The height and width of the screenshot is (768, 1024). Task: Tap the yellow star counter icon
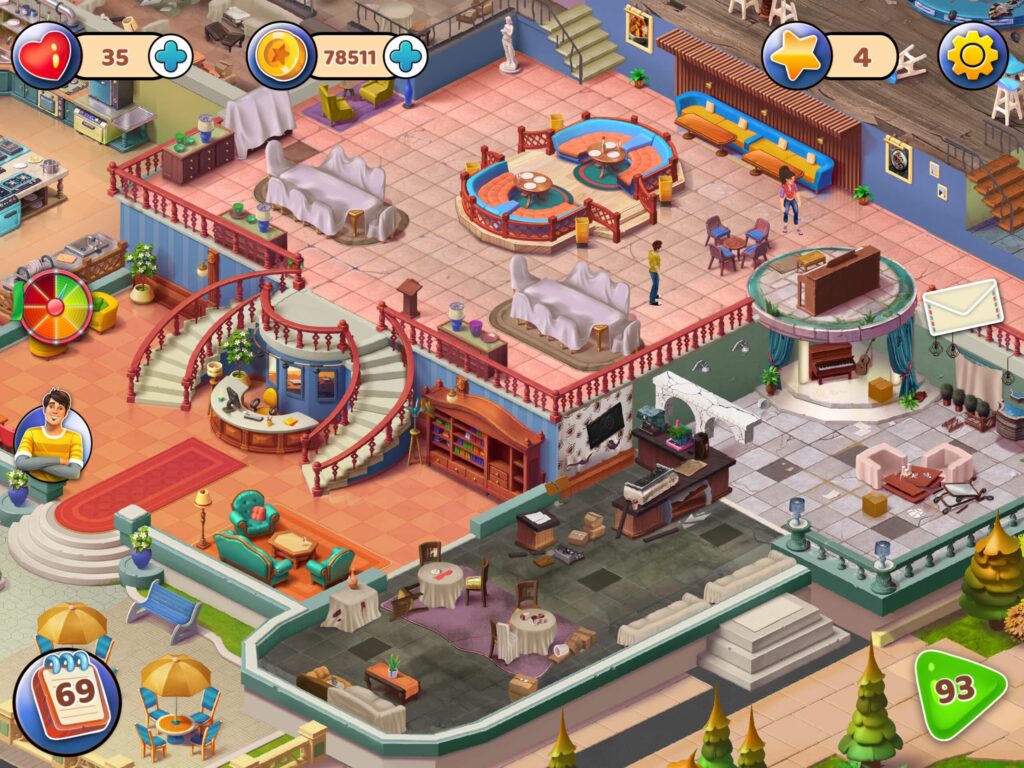click(796, 56)
